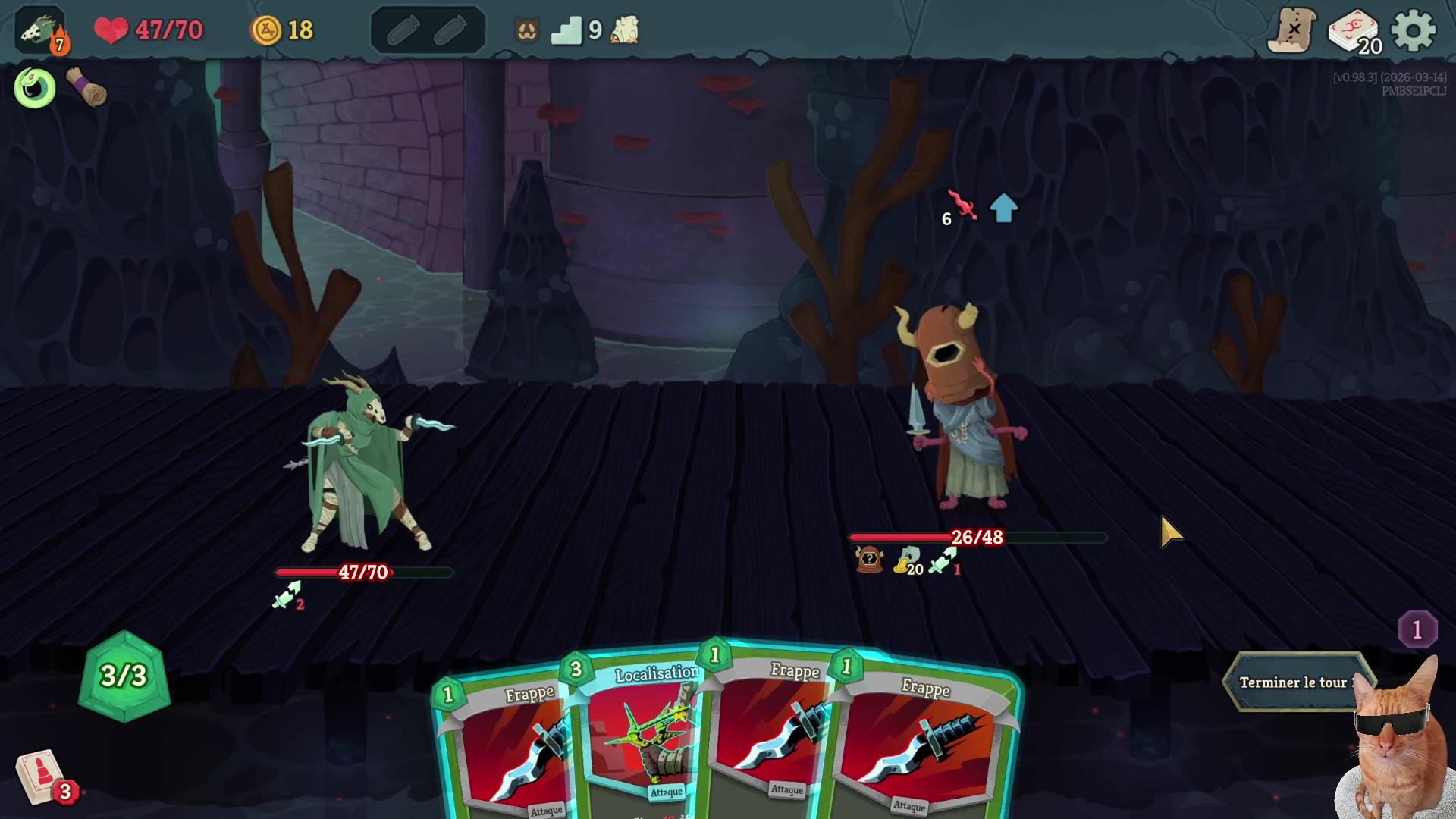Click the enemy's 20 stat status icon
1456x819 pixels.
tap(907, 561)
